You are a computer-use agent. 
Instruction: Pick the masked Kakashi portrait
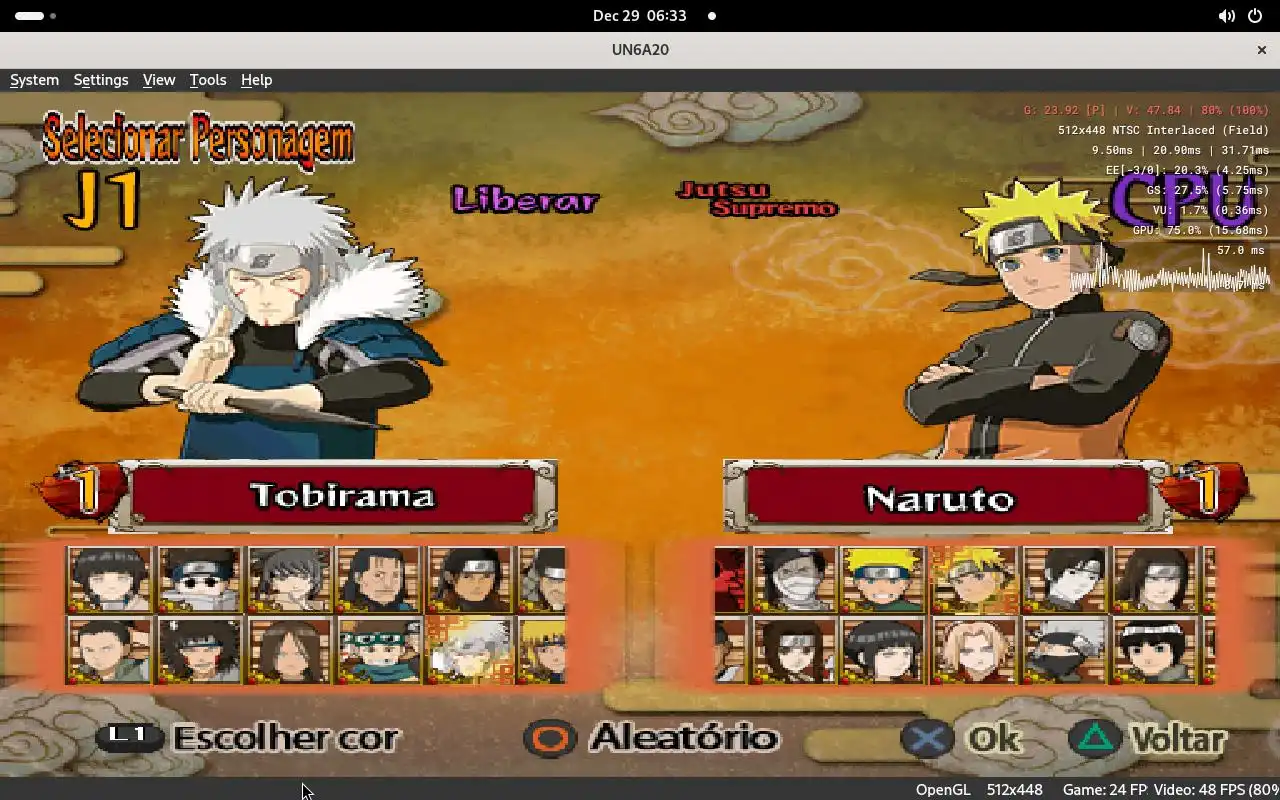pyautogui.click(x=1065, y=650)
